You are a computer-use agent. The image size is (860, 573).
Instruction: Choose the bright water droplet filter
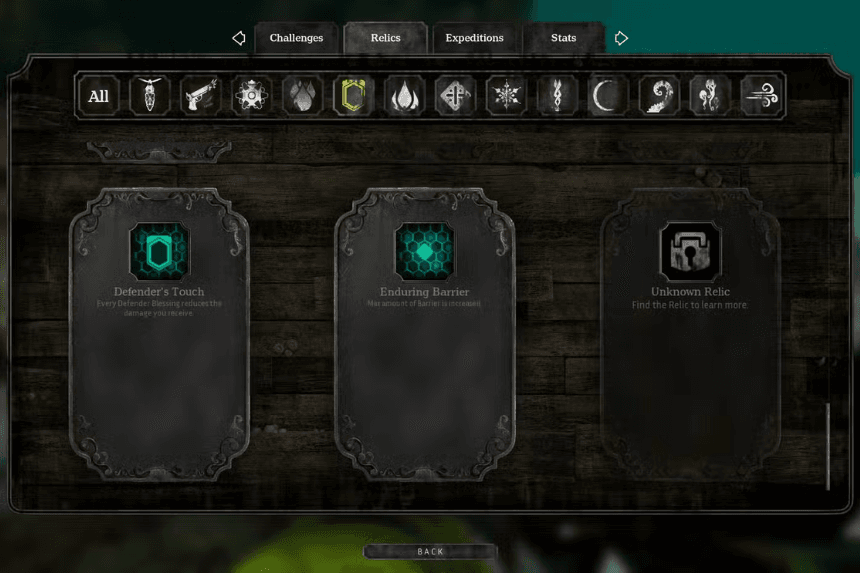point(404,96)
